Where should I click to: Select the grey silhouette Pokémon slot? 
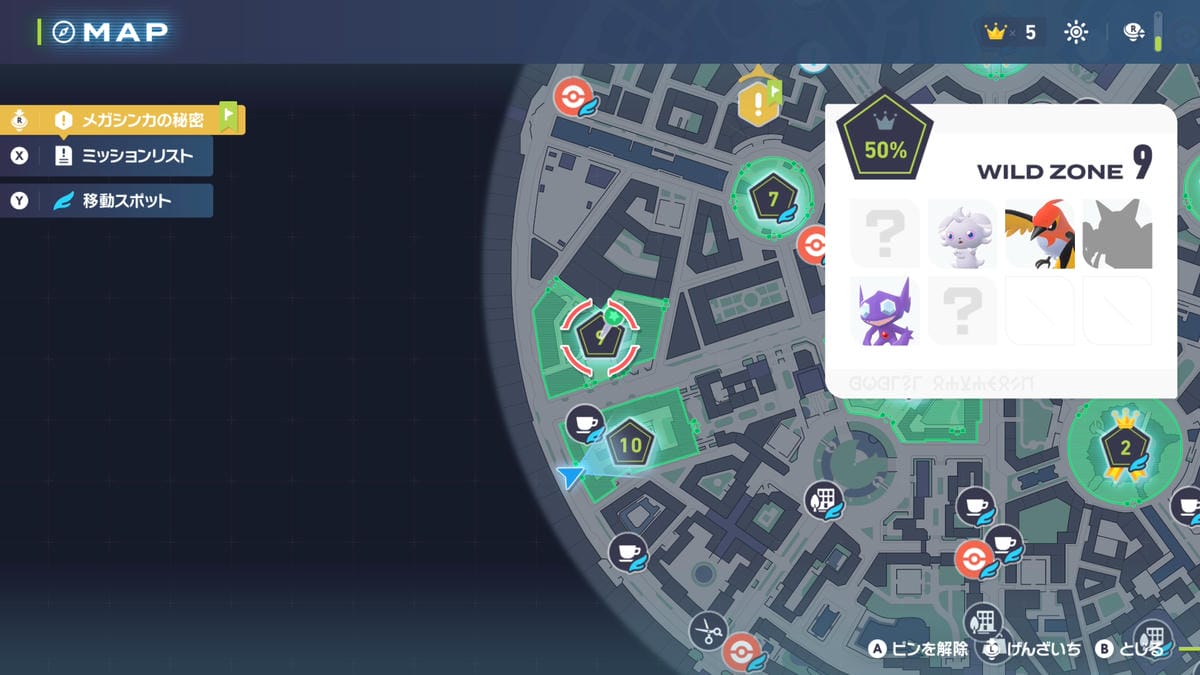[x=1117, y=234]
